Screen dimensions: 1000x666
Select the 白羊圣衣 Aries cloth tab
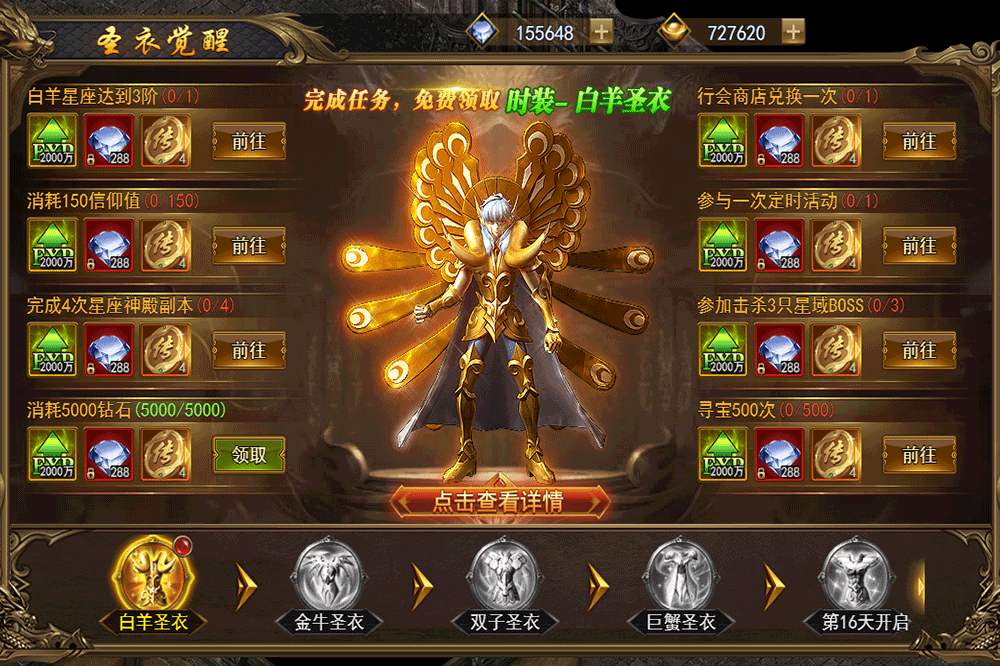click(x=152, y=582)
